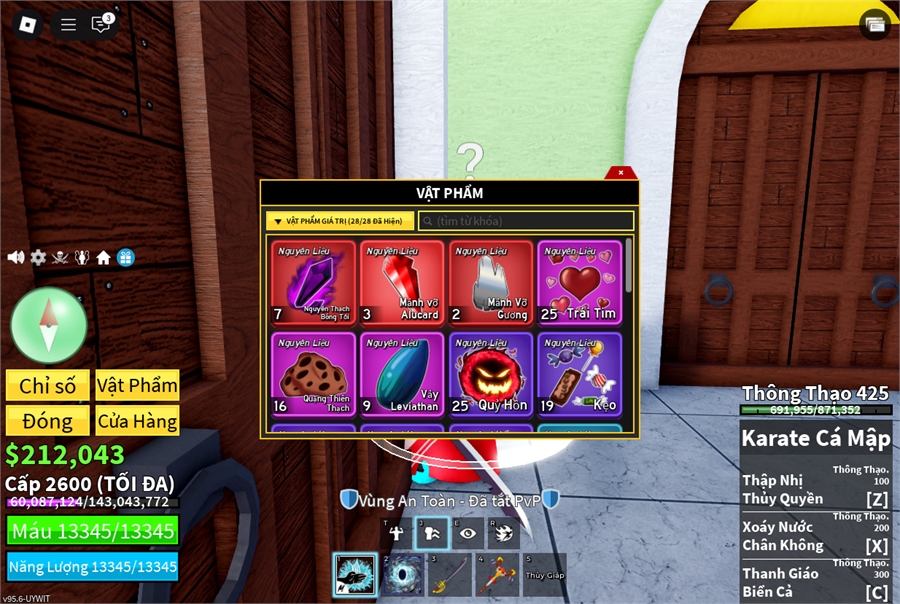Select the Mảnh Vỡ Alucard item

click(401, 283)
